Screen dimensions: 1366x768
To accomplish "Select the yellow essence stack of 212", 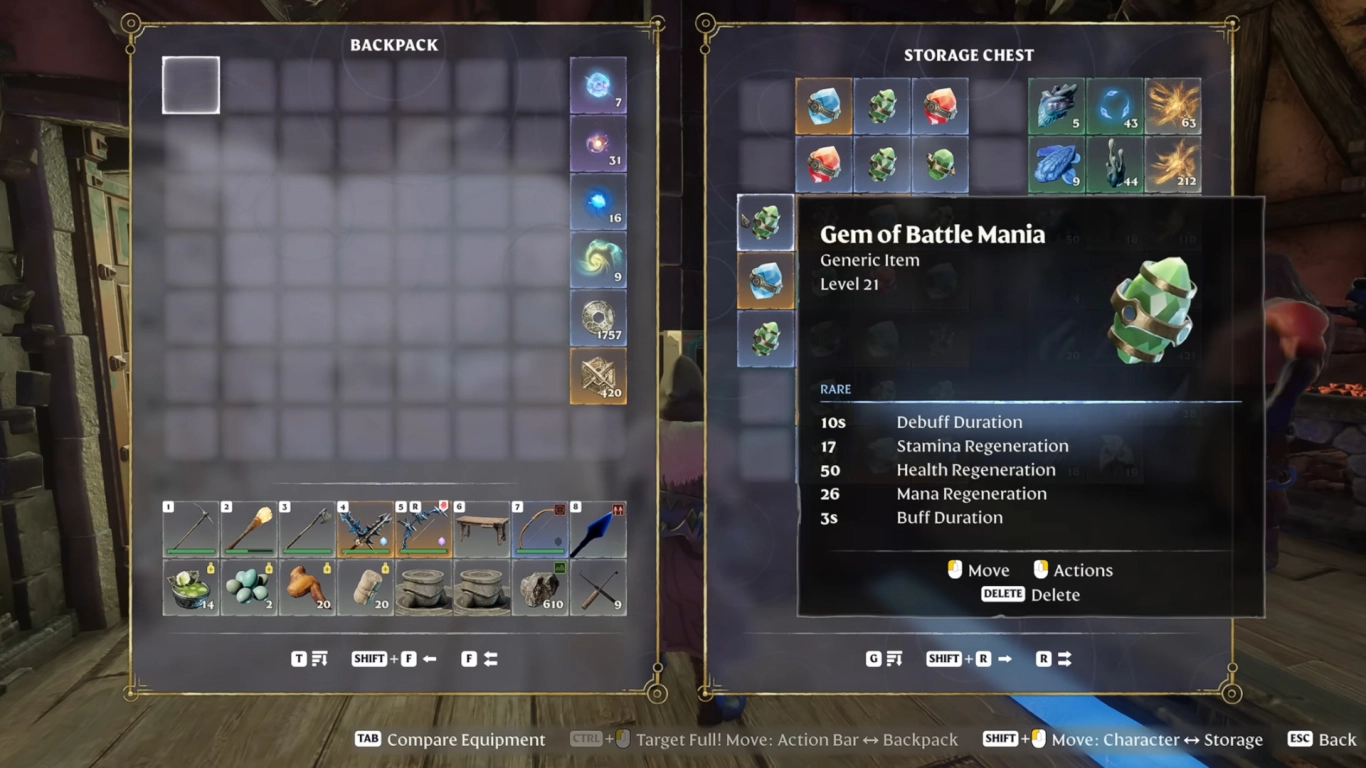I will (x=1173, y=165).
